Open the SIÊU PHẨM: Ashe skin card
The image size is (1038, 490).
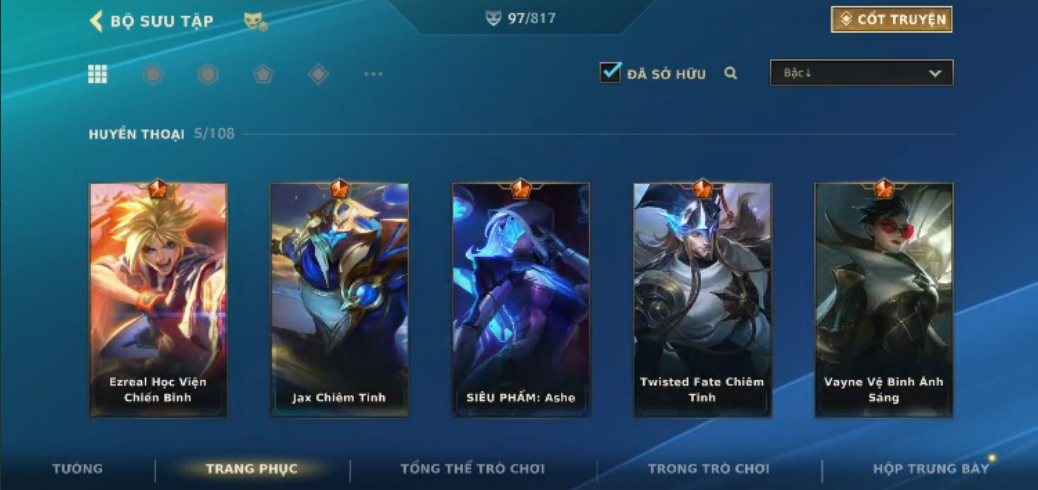coord(521,300)
